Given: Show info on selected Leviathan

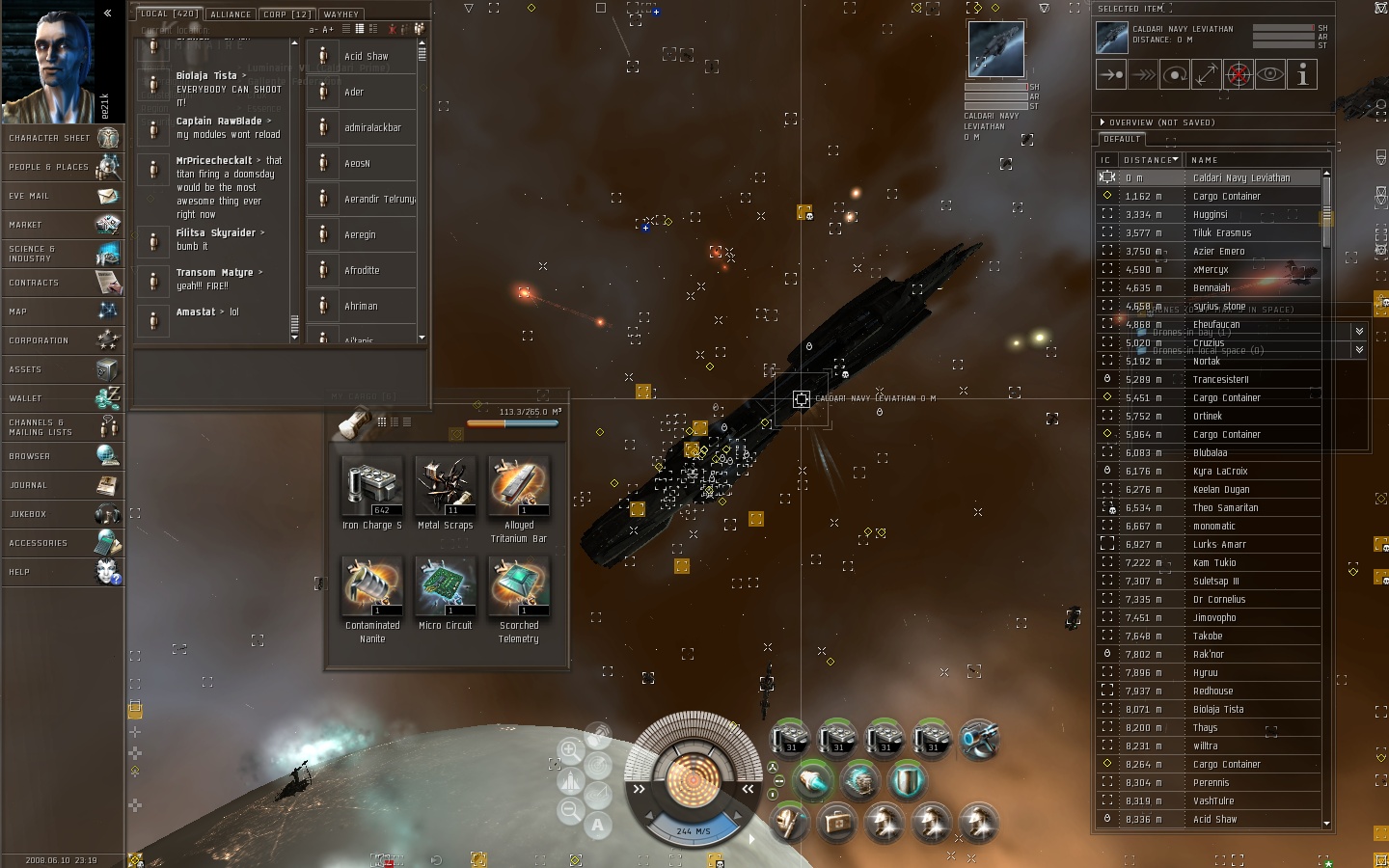Looking at the screenshot, I should point(1302,74).
